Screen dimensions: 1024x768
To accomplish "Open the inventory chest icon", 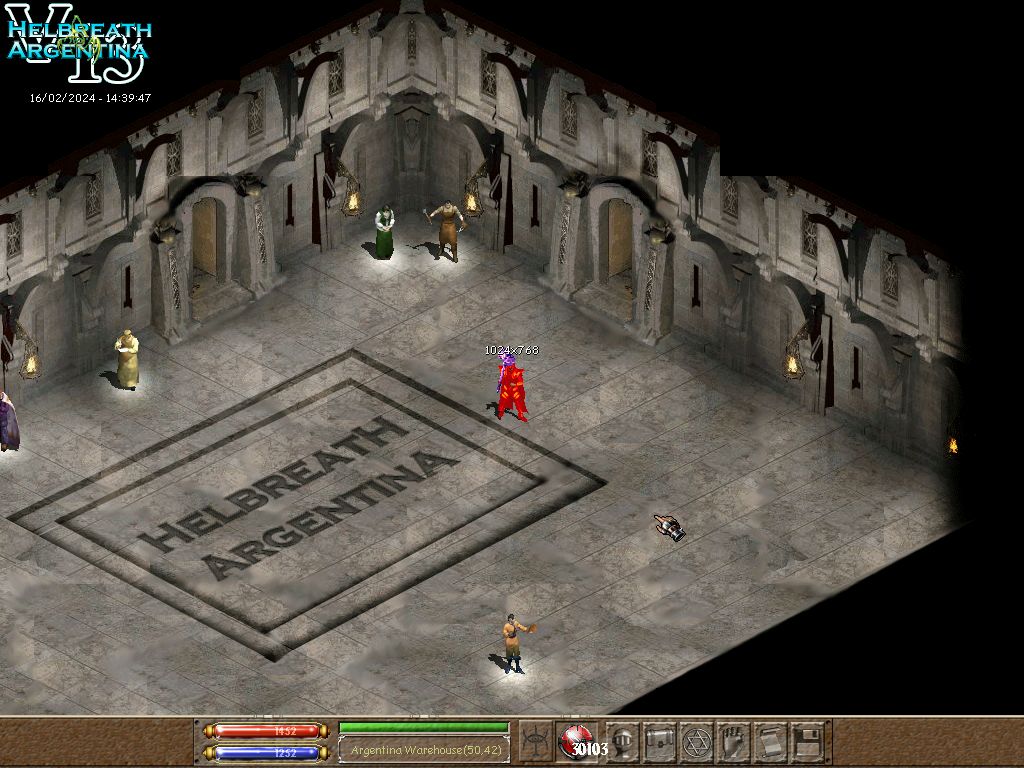I will (x=660, y=742).
